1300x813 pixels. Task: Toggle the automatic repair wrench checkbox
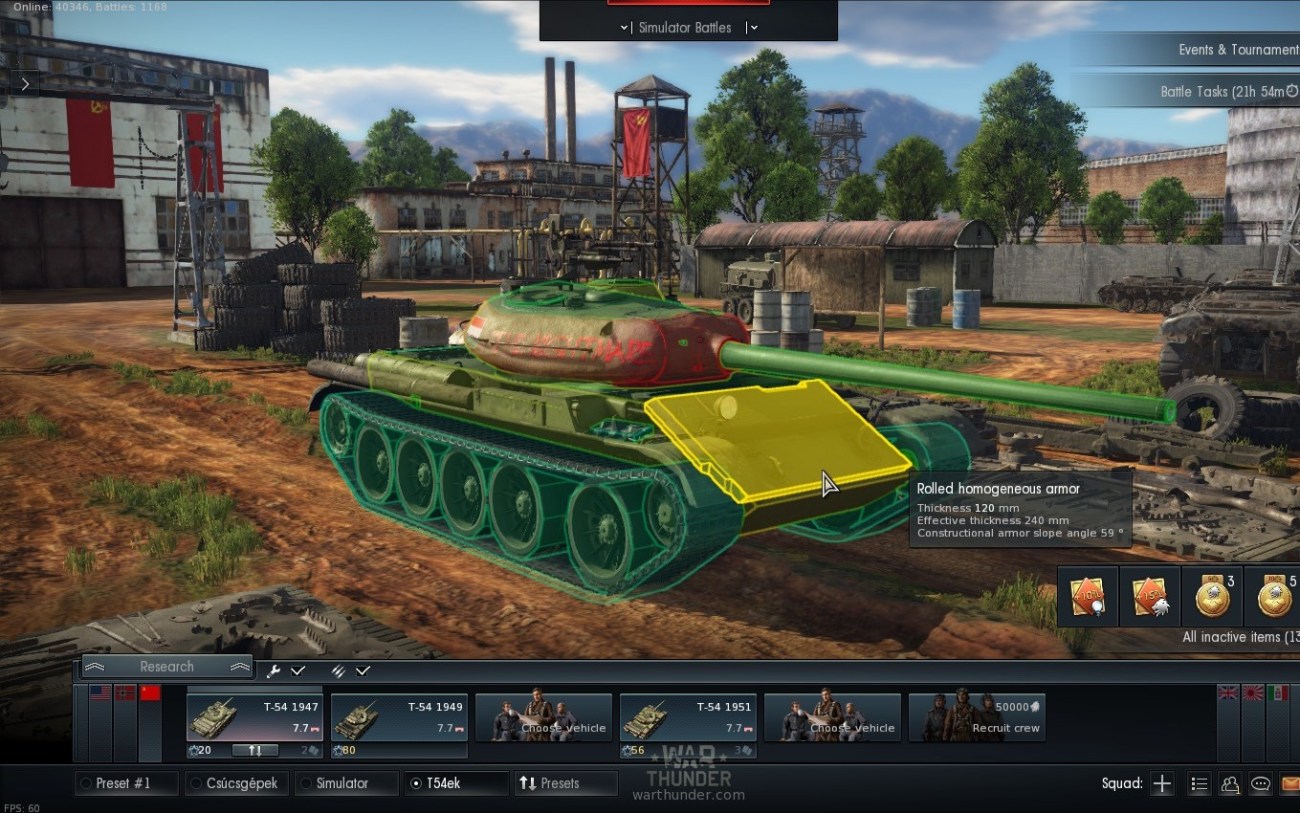click(298, 670)
